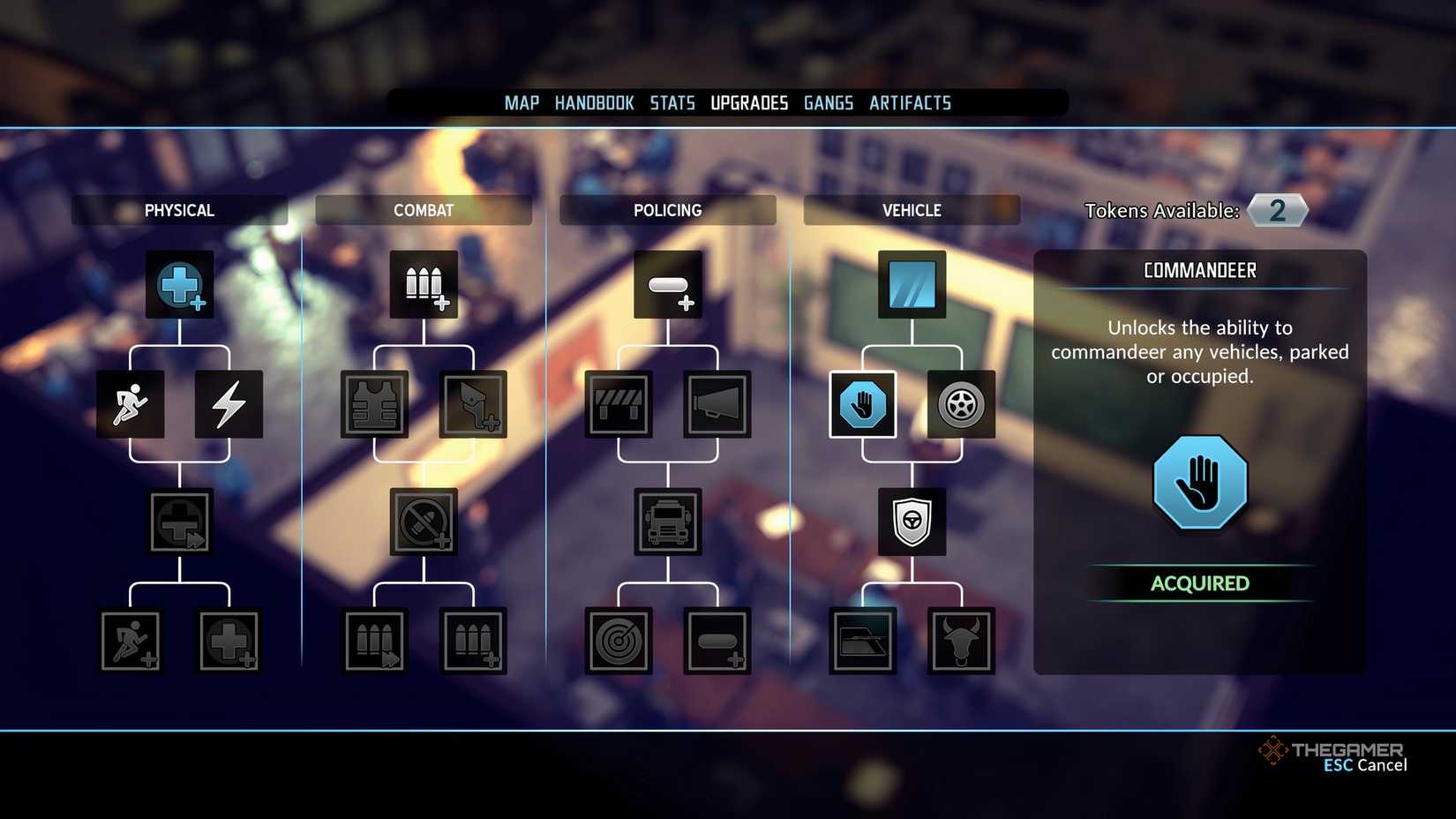Select the body armor vest upgrade
Image resolution: width=1456 pixels, height=819 pixels.
[x=374, y=405]
